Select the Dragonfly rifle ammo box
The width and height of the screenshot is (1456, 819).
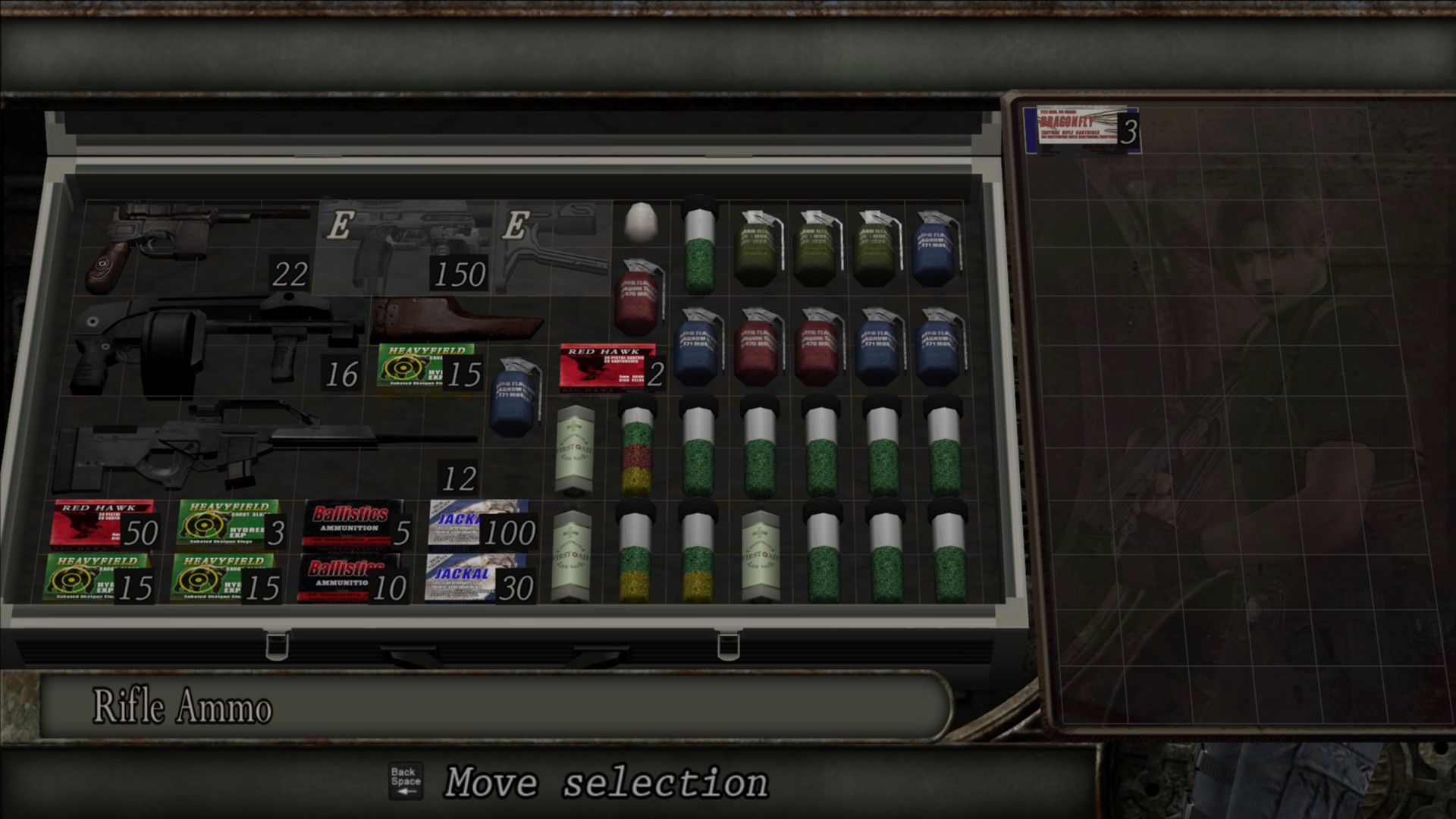[1079, 130]
